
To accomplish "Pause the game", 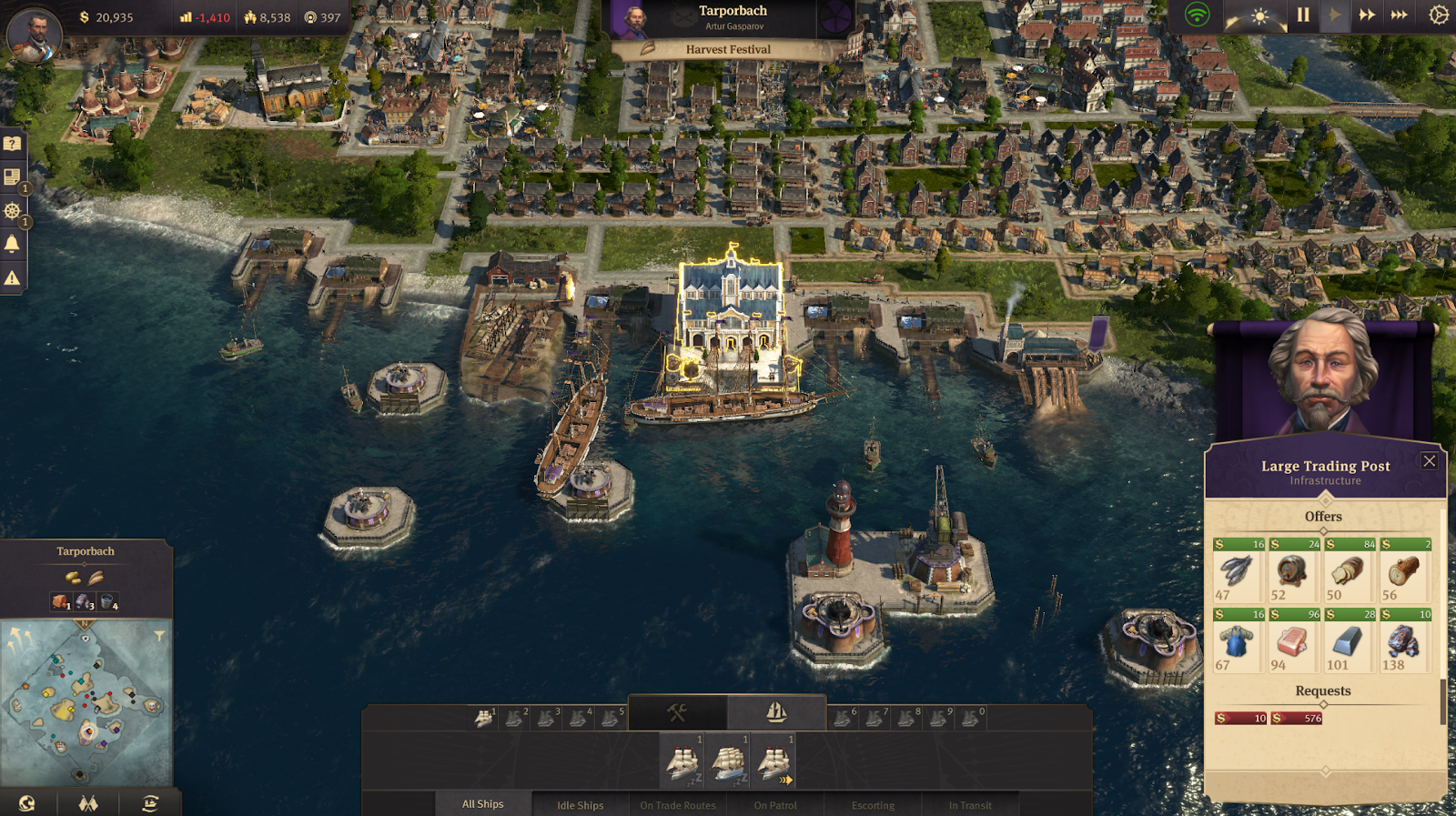I will [1303, 15].
